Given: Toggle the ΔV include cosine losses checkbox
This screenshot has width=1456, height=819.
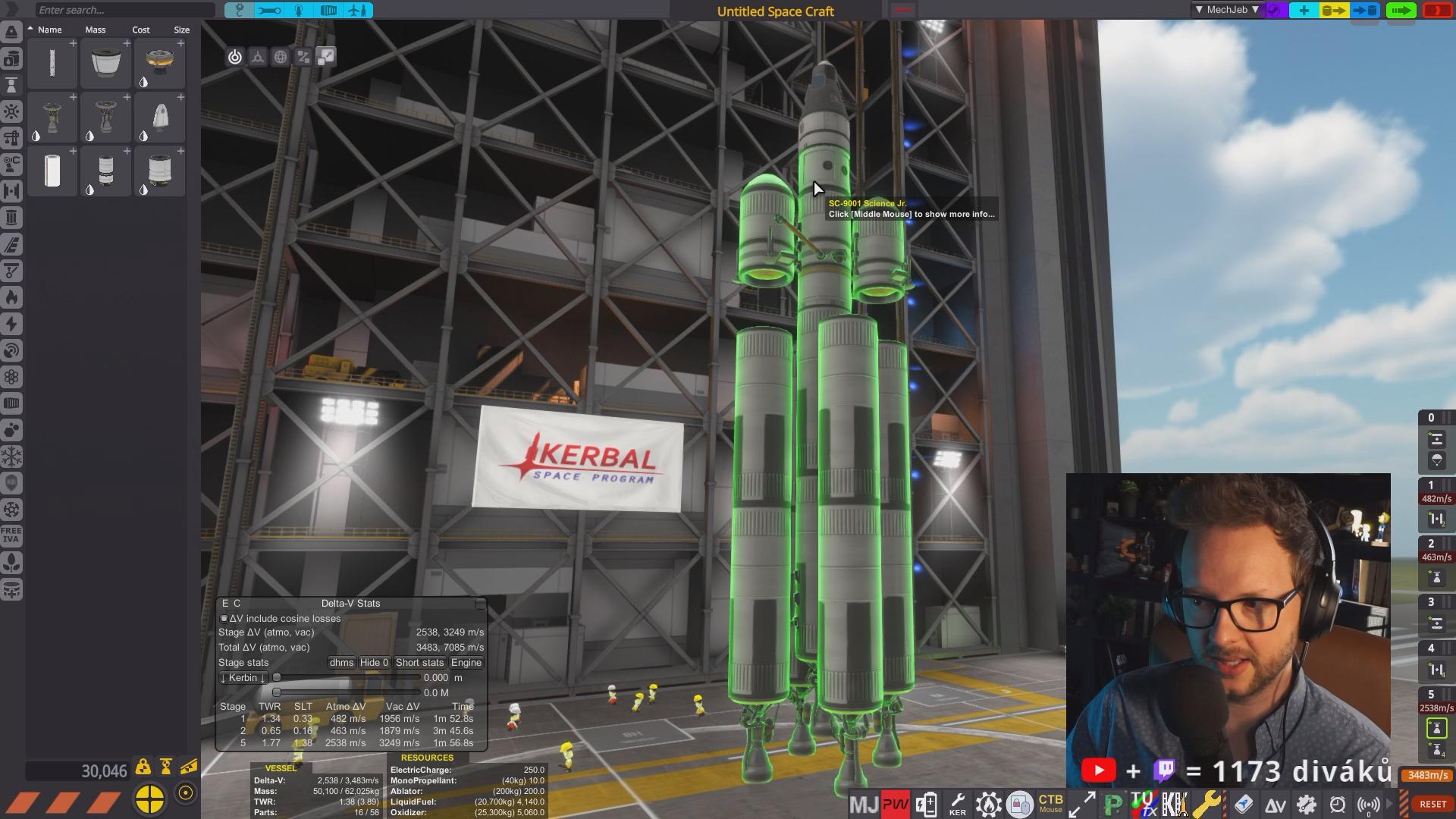Looking at the screenshot, I should 224,619.
